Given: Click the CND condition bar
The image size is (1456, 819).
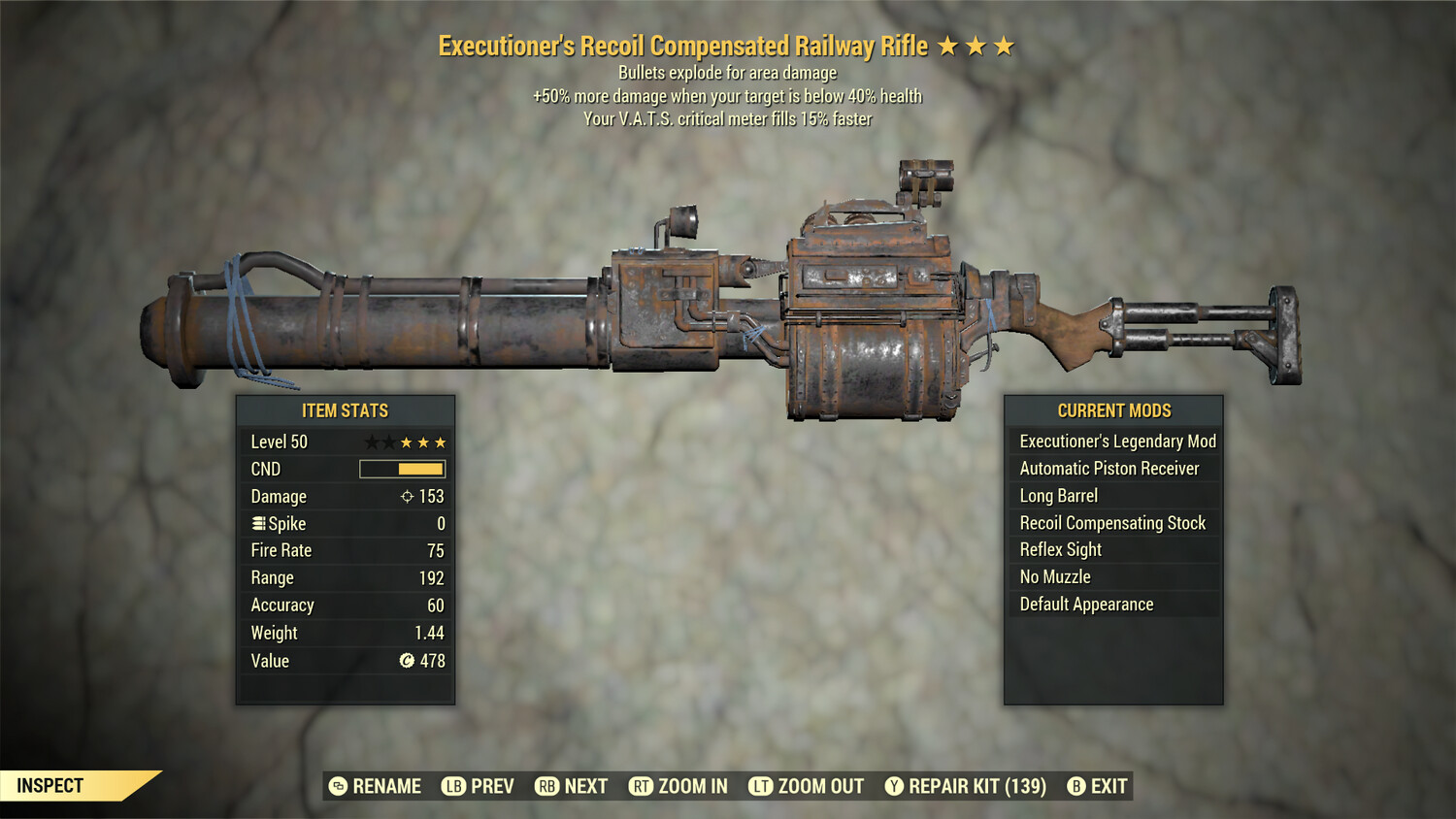Looking at the screenshot, I should pos(401,469).
